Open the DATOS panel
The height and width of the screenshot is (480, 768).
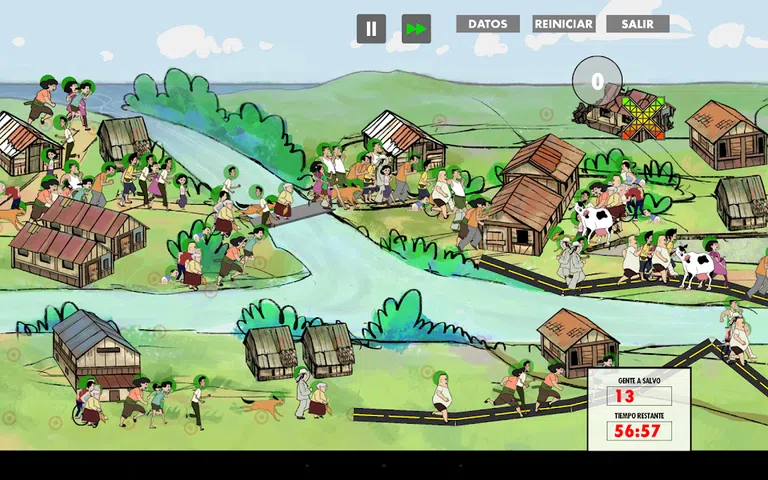(x=488, y=24)
